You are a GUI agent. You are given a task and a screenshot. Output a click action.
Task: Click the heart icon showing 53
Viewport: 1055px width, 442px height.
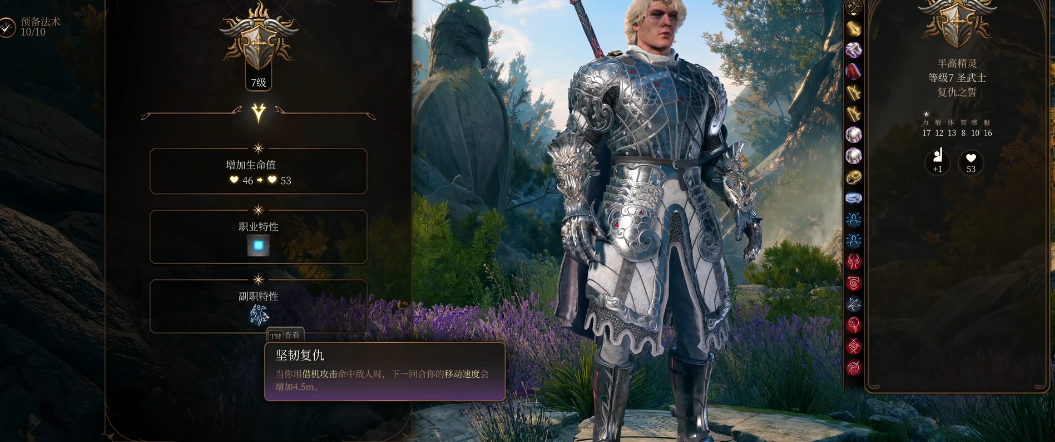point(970,160)
